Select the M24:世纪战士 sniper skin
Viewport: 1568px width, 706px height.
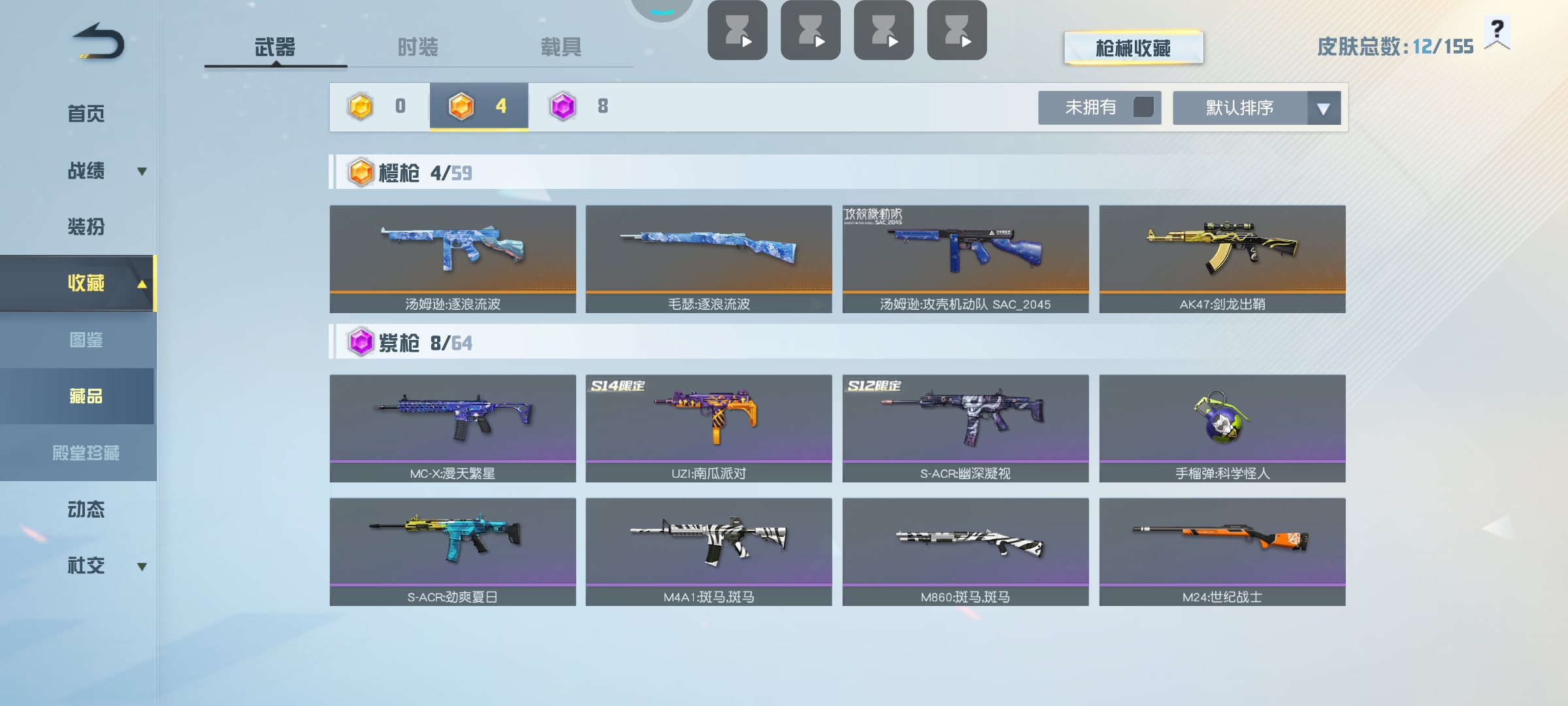[1222, 552]
